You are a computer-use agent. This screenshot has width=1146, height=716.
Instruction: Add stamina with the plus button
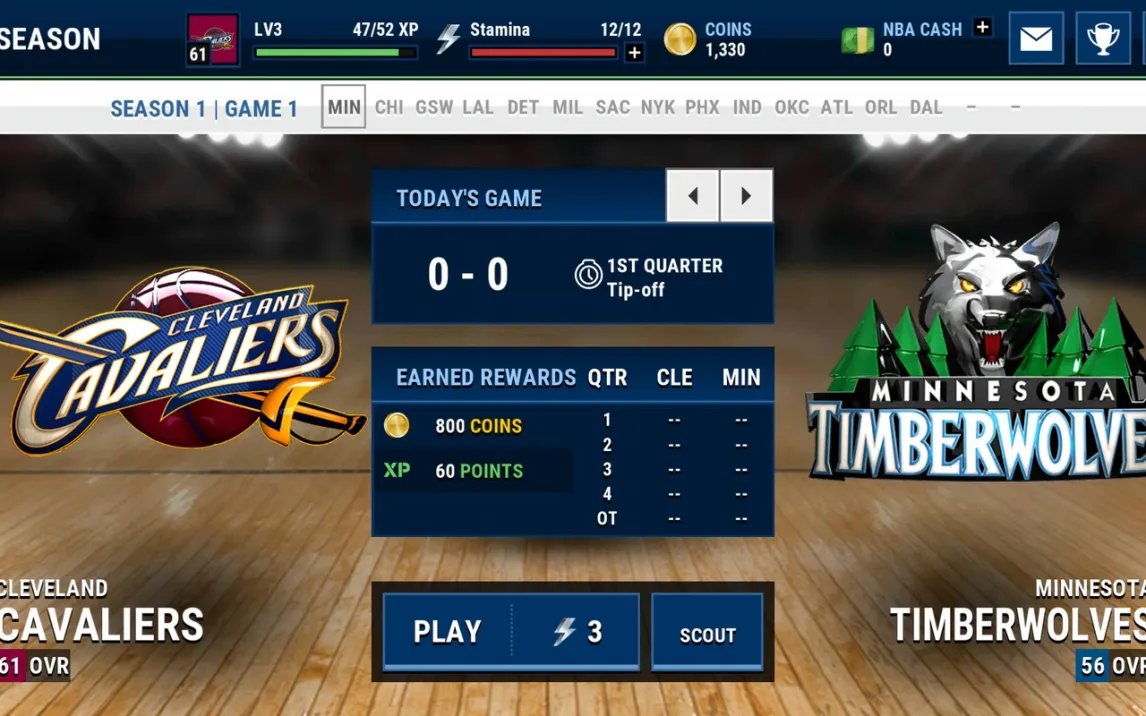[634, 53]
